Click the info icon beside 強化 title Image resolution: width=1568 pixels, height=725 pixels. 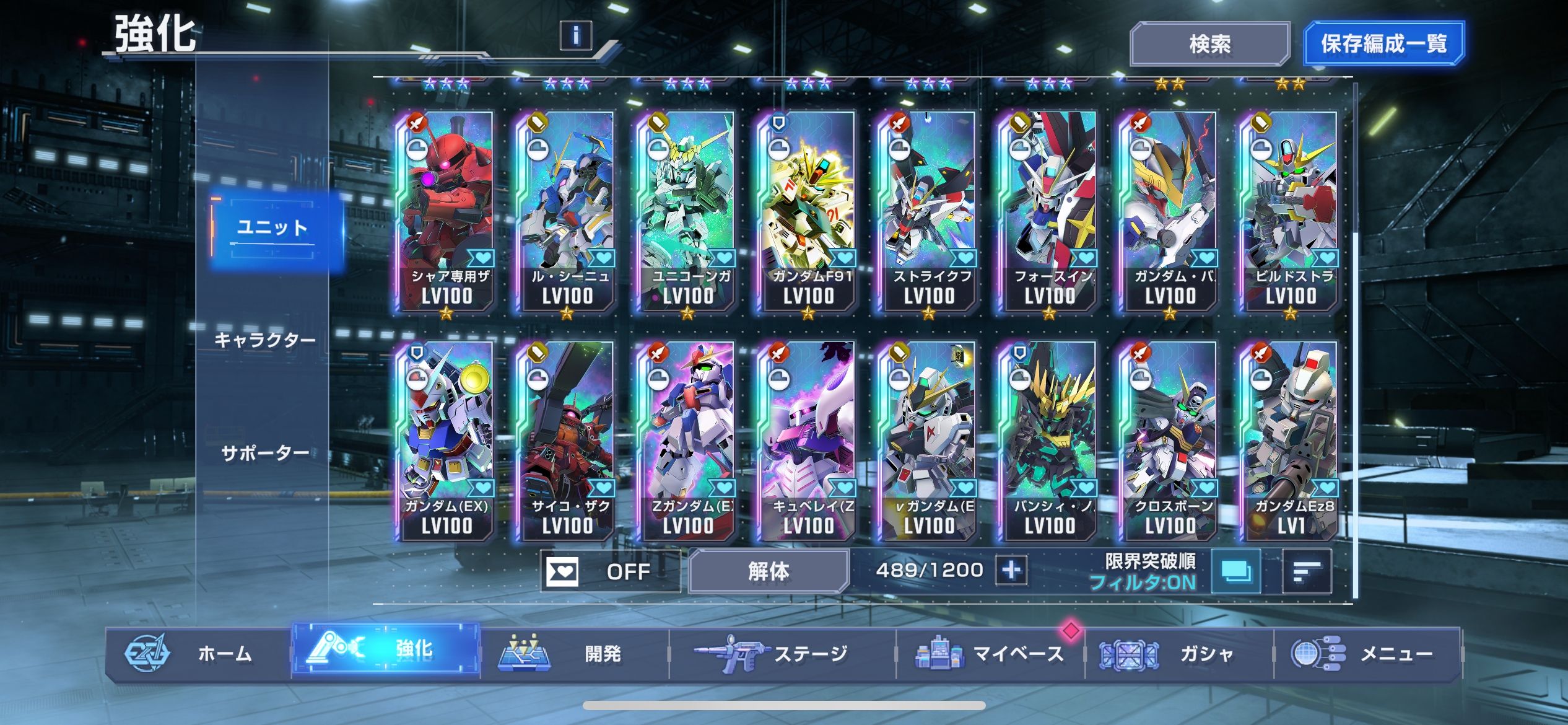tap(575, 36)
